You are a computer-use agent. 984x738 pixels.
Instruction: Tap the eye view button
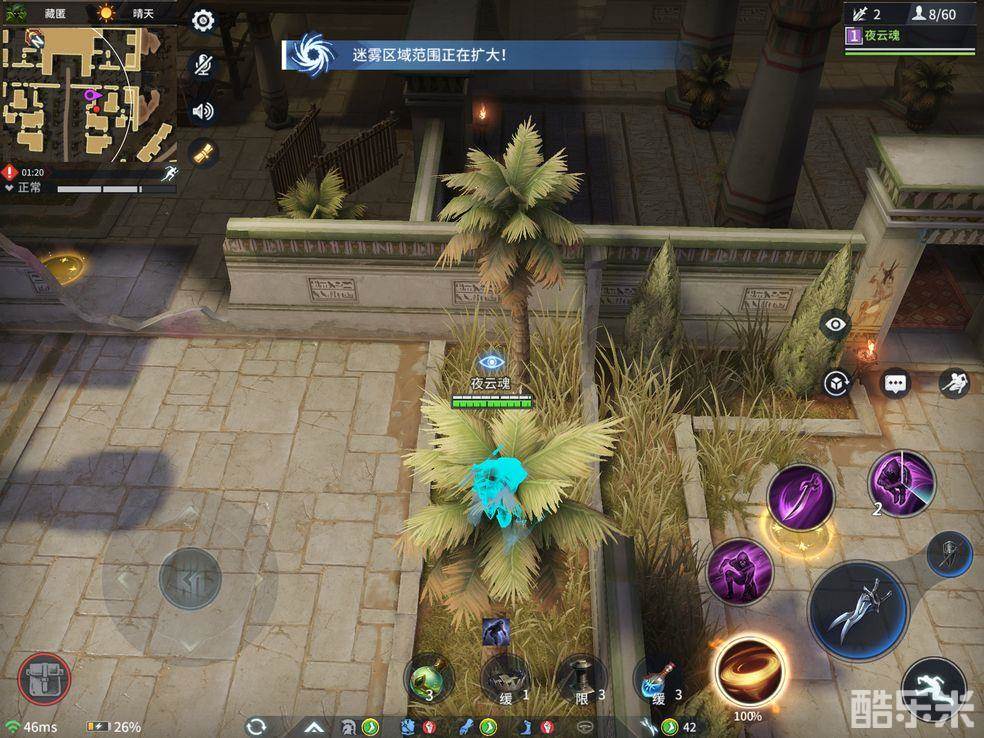tap(835, 324)
